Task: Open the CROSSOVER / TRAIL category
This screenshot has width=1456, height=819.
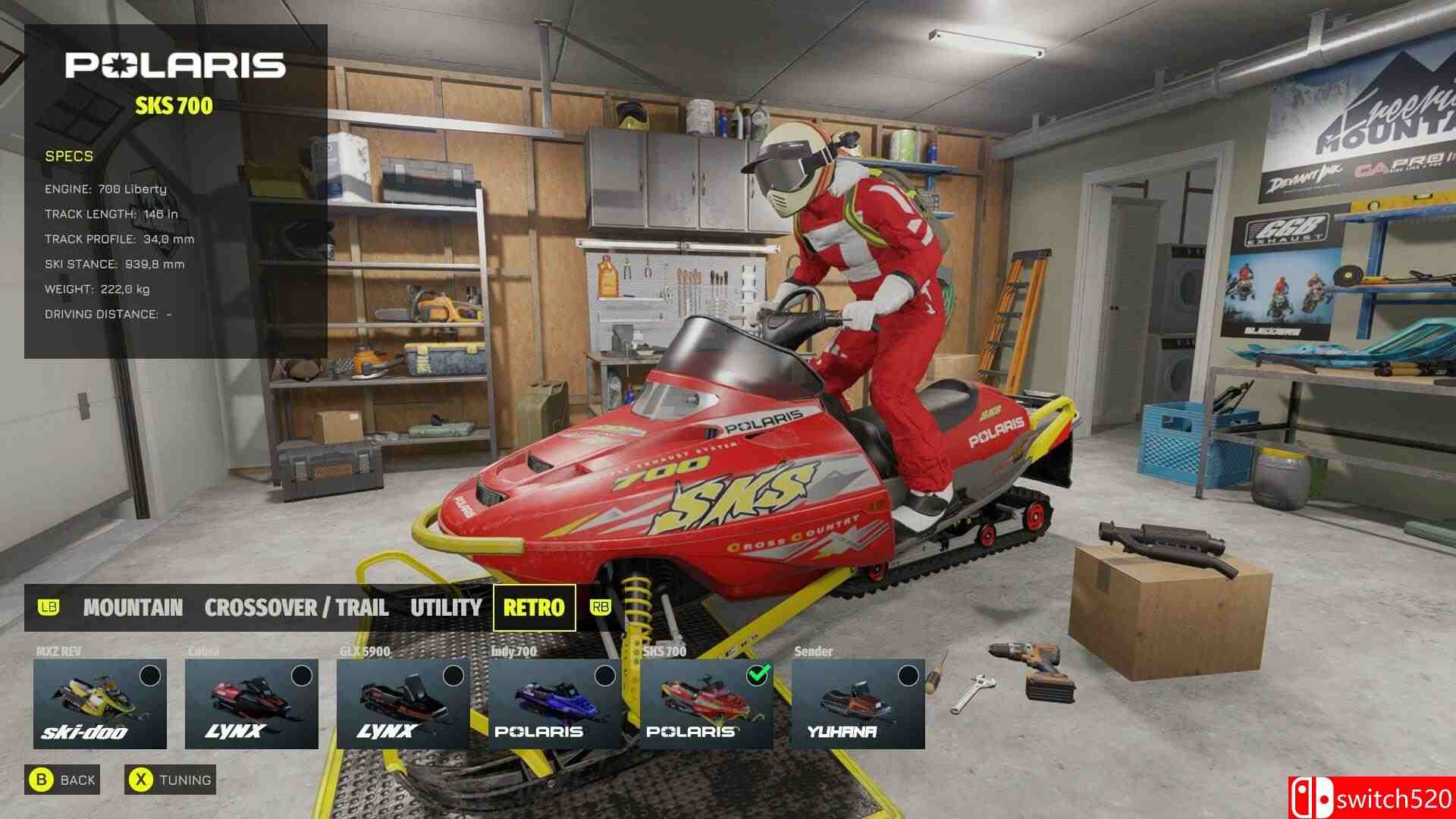Action: tap(295, 607)
